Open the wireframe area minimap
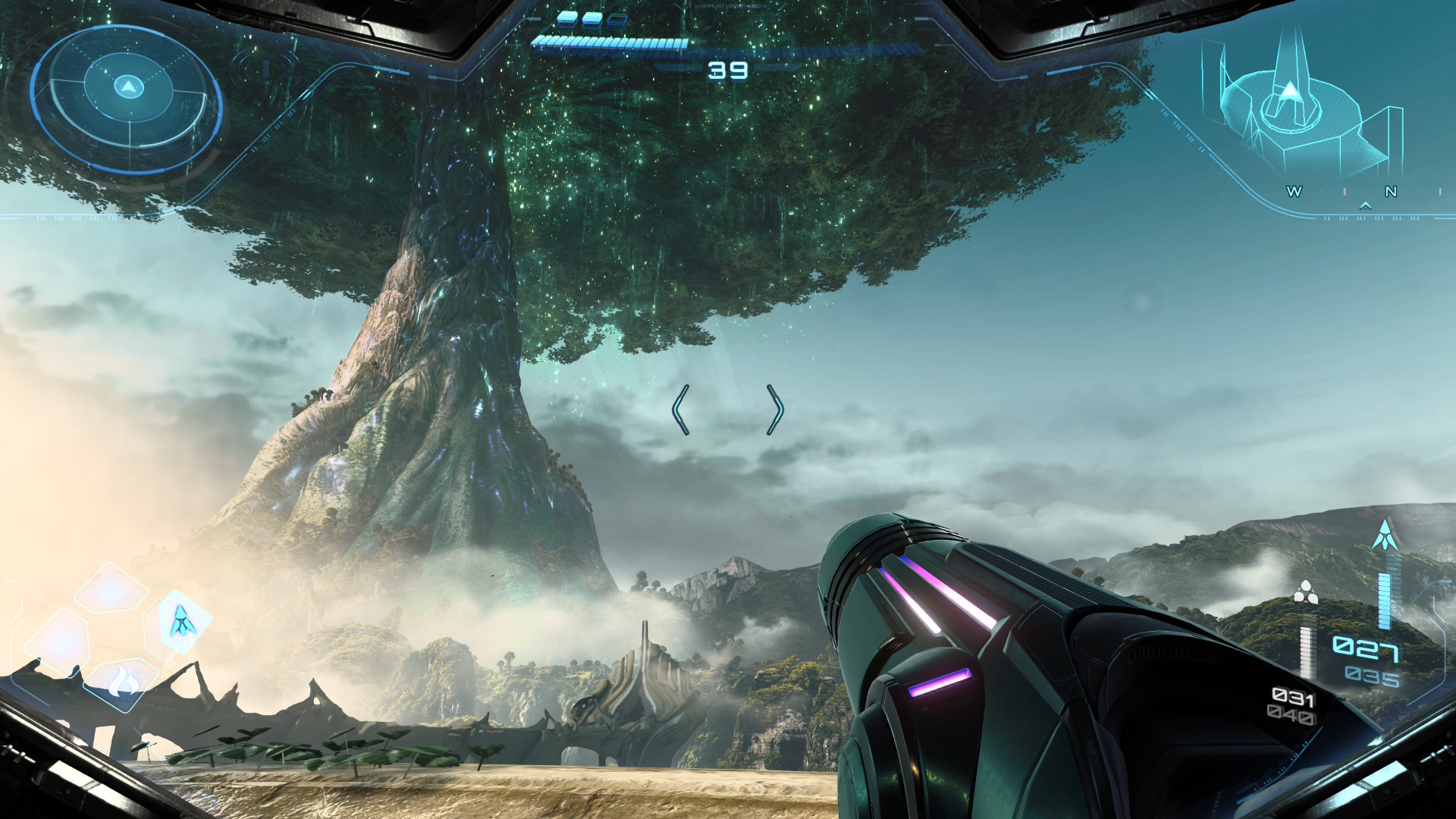The width and height of the screenshot is (1456, 819). tap(1306, 106)
